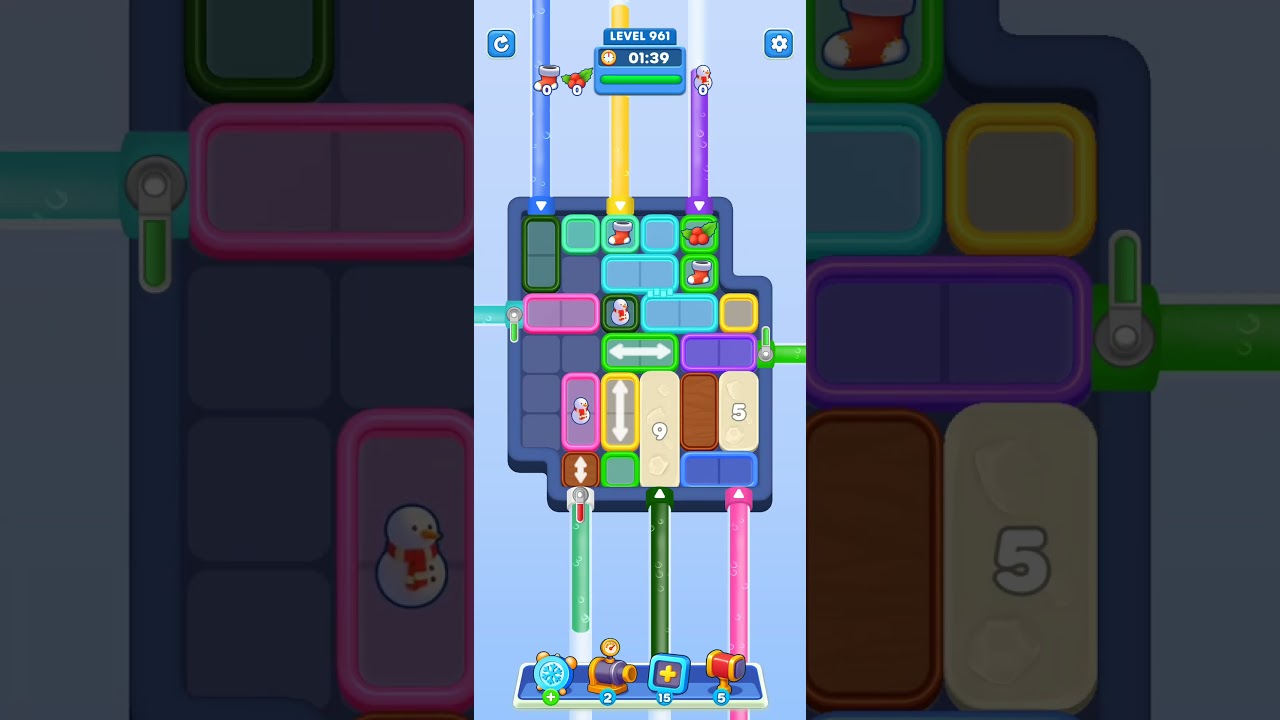Open the settings gear

click(778, 44)
